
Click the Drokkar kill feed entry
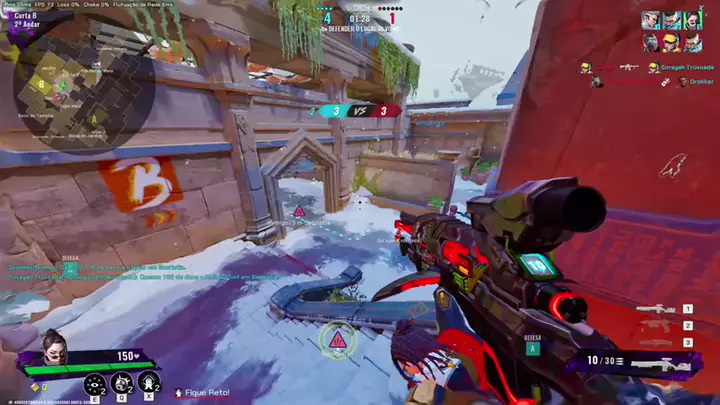(698, 82)
